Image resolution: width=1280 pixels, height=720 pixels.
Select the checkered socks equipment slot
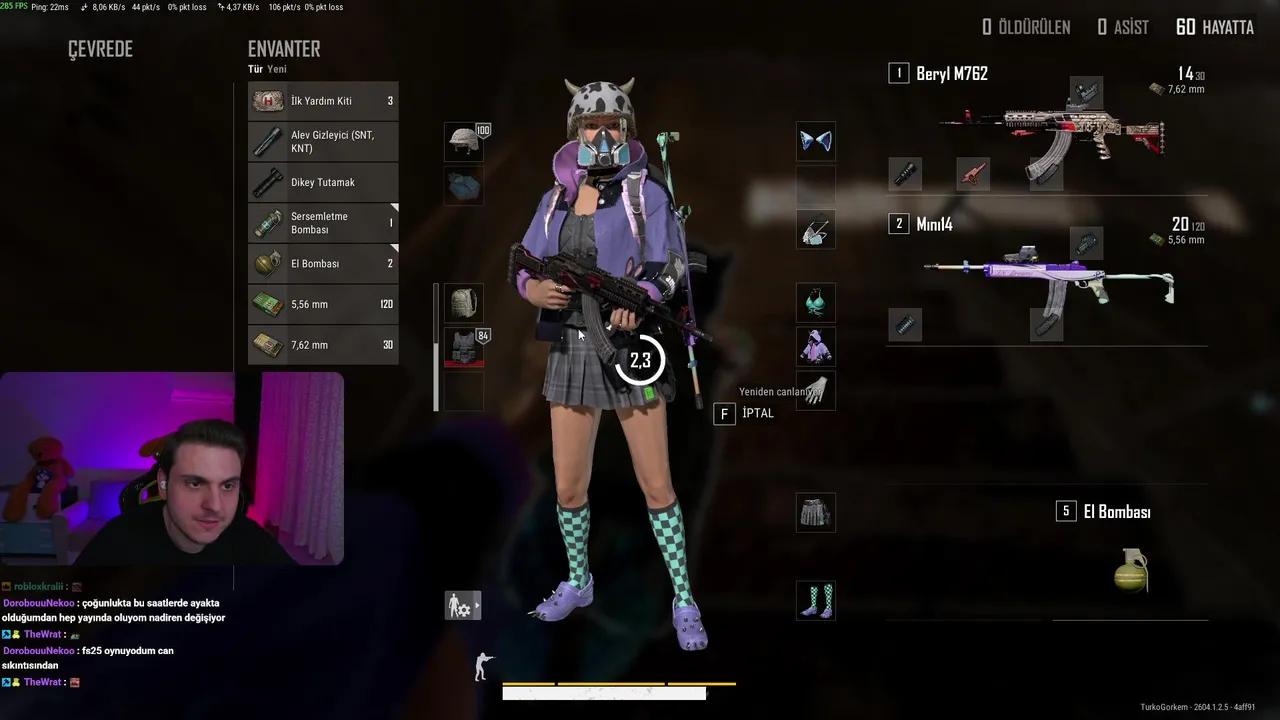(x=815, y=599)
